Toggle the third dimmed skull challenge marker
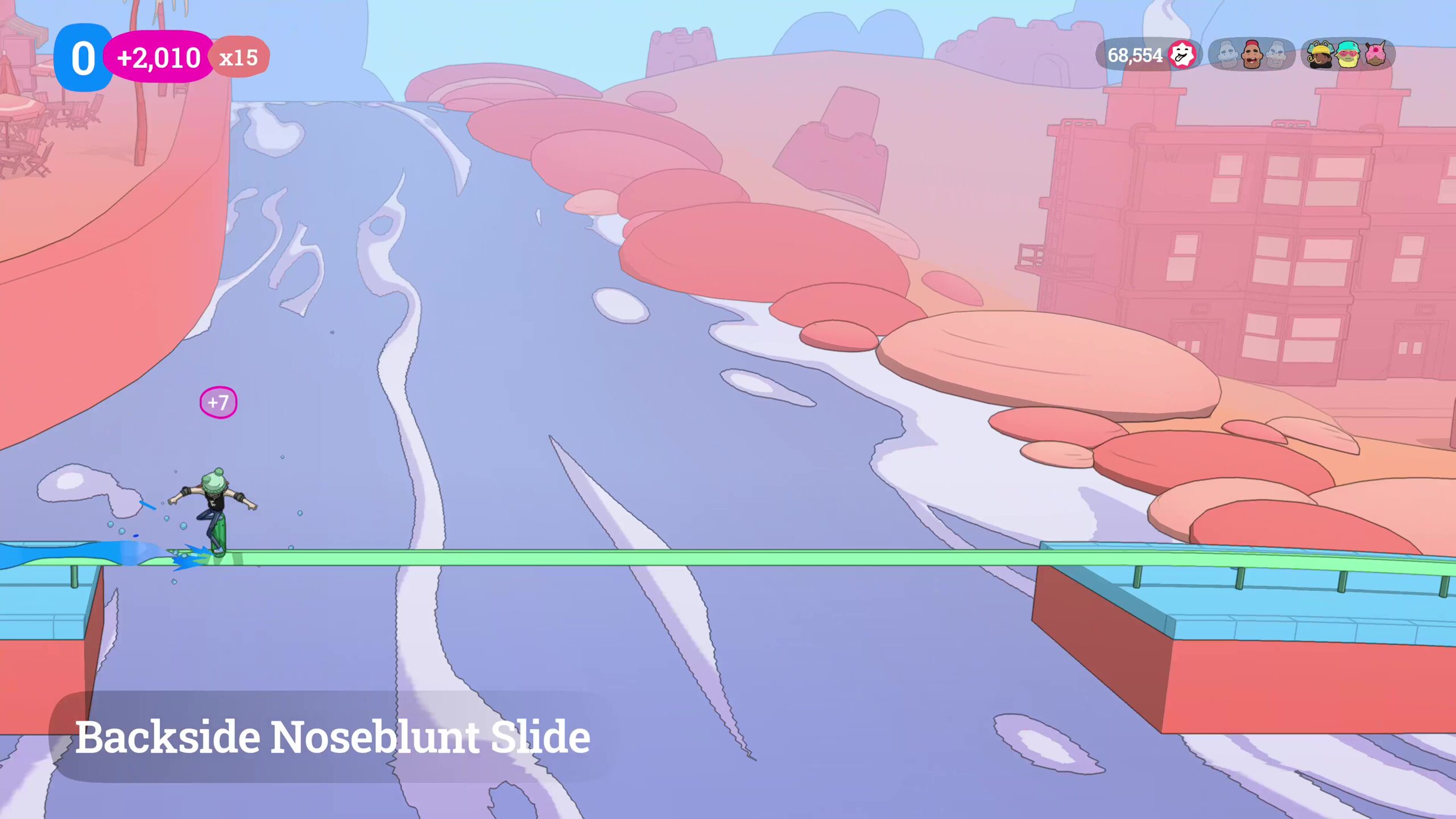The width and height of the screenshot is (1456, 819). [1276, 55]
